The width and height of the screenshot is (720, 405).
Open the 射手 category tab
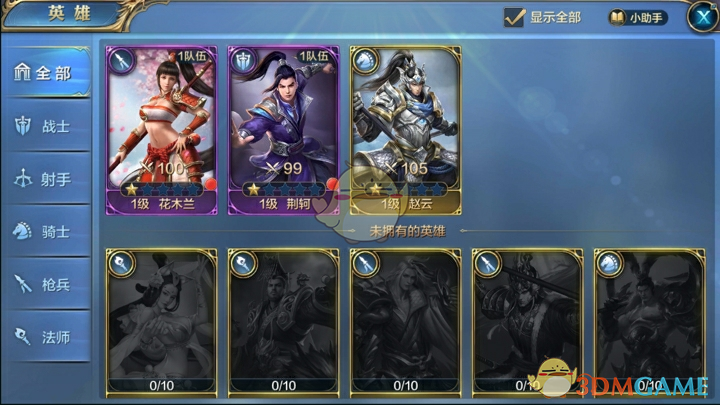(x=46, y=179)
